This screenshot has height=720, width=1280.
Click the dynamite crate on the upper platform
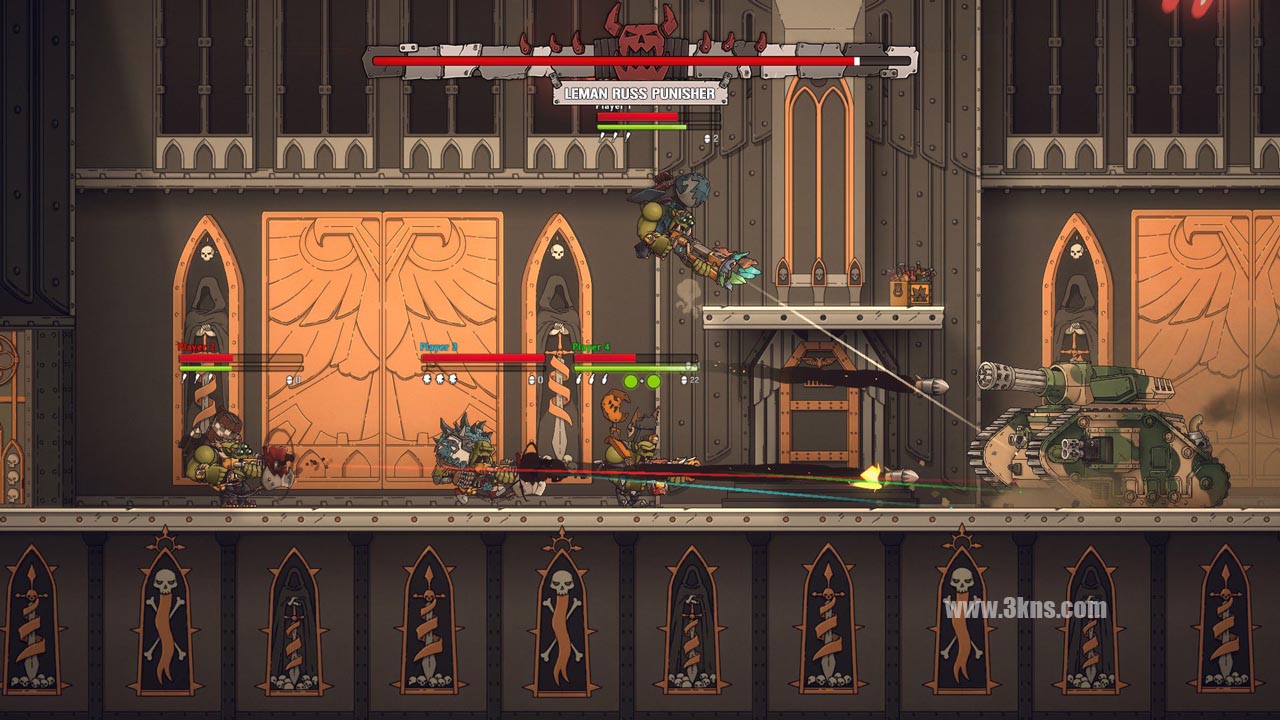click(910, 290)
